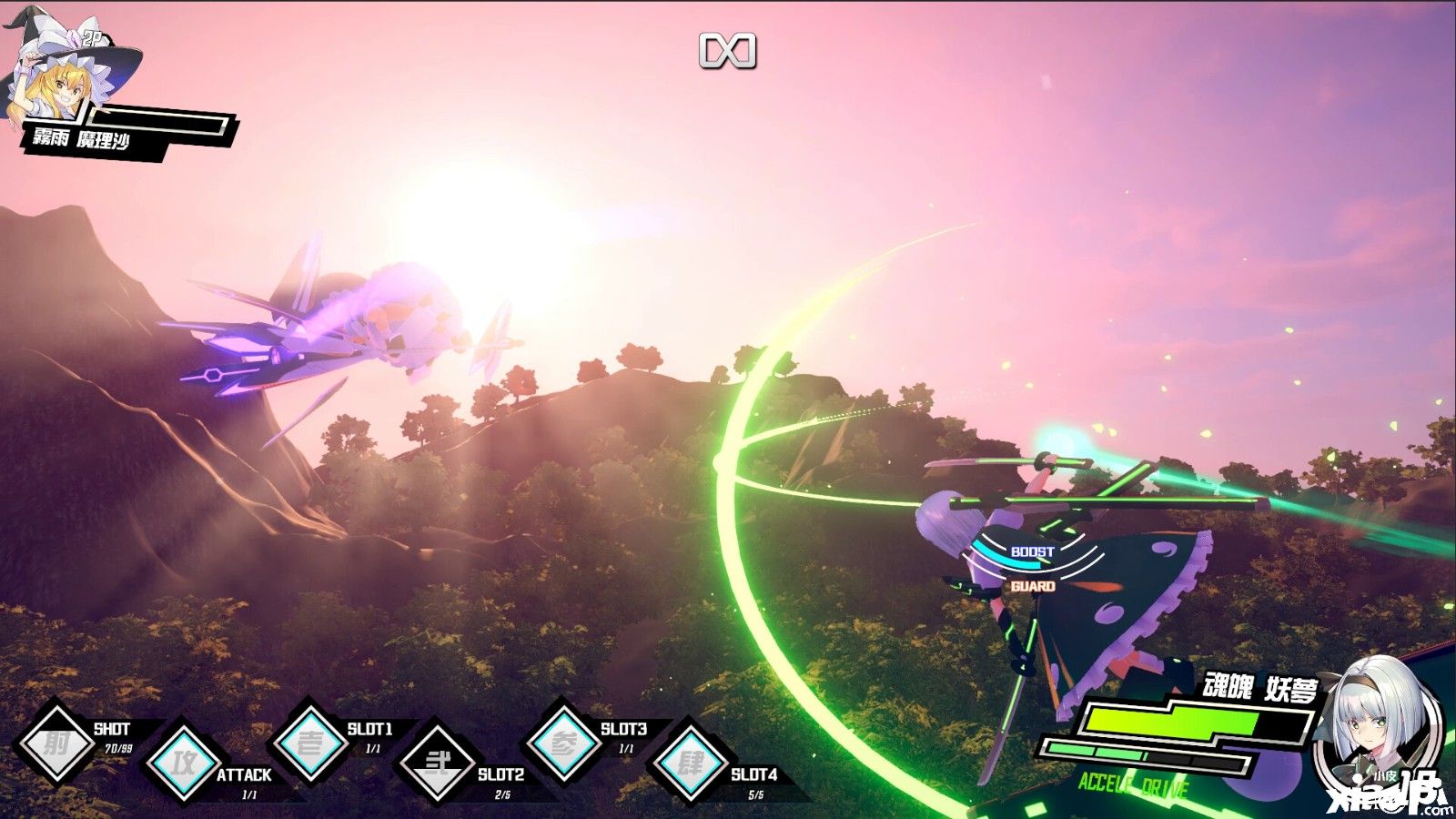
Task: Toggle the GUARD gauge on Youmu
Action: (1032, 587)
